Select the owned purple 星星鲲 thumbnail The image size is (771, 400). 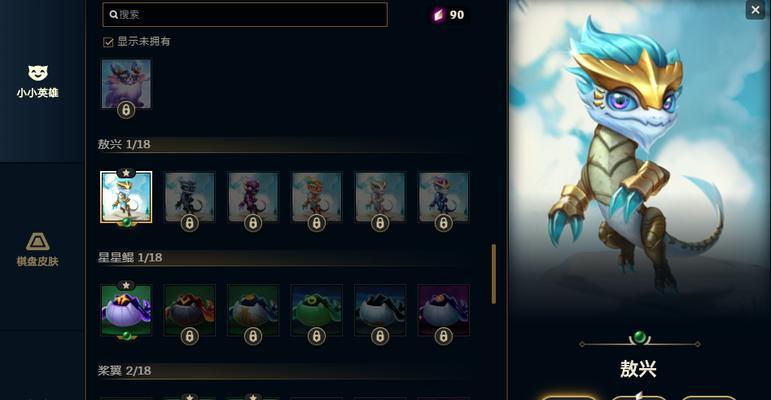126,310
